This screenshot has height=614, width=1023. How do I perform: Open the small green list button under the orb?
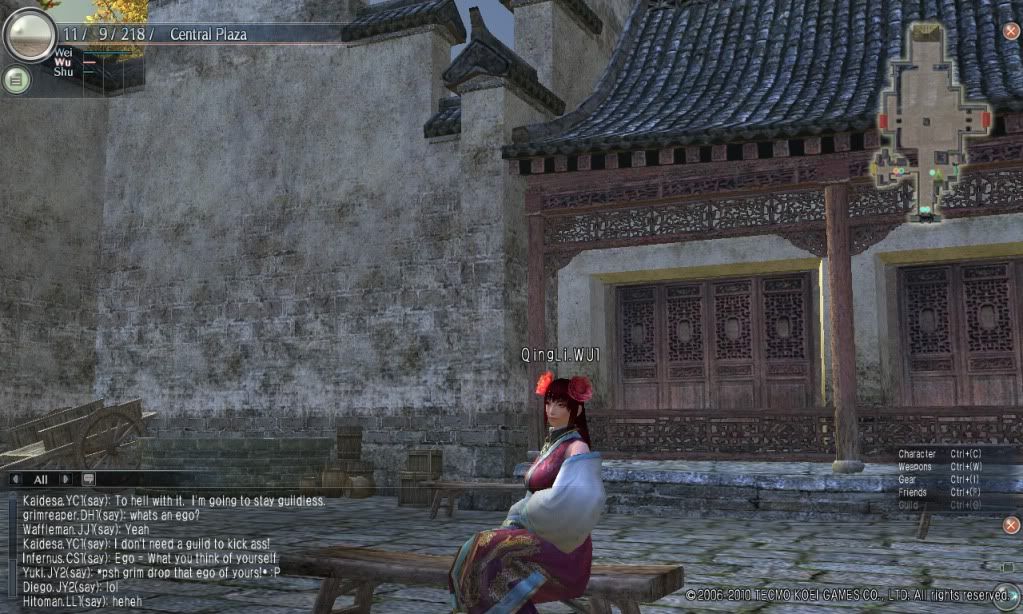pos(16,80)
